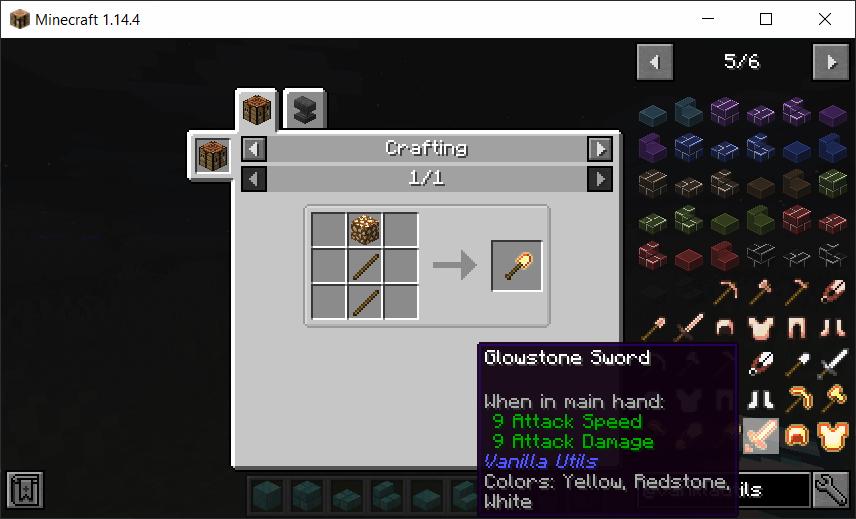Go back one page in the item list

(655, 62)
